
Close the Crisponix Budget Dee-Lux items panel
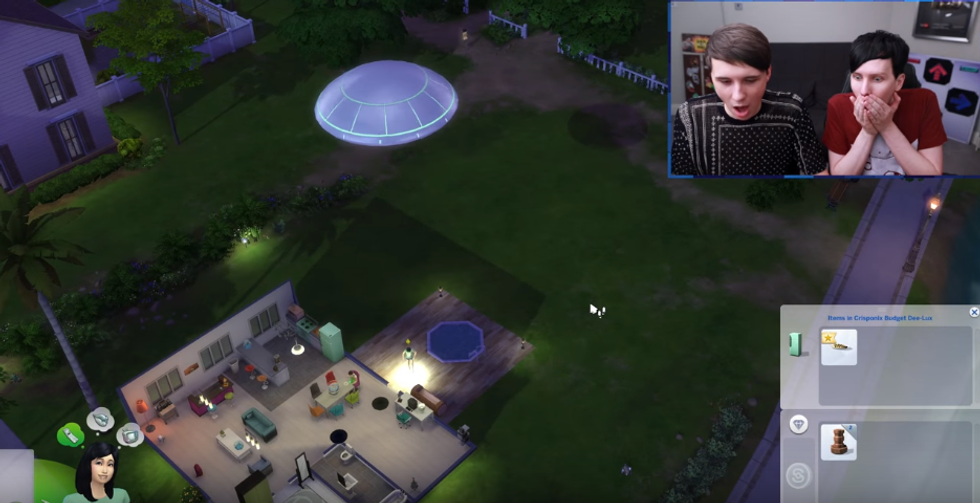point(974,312)
